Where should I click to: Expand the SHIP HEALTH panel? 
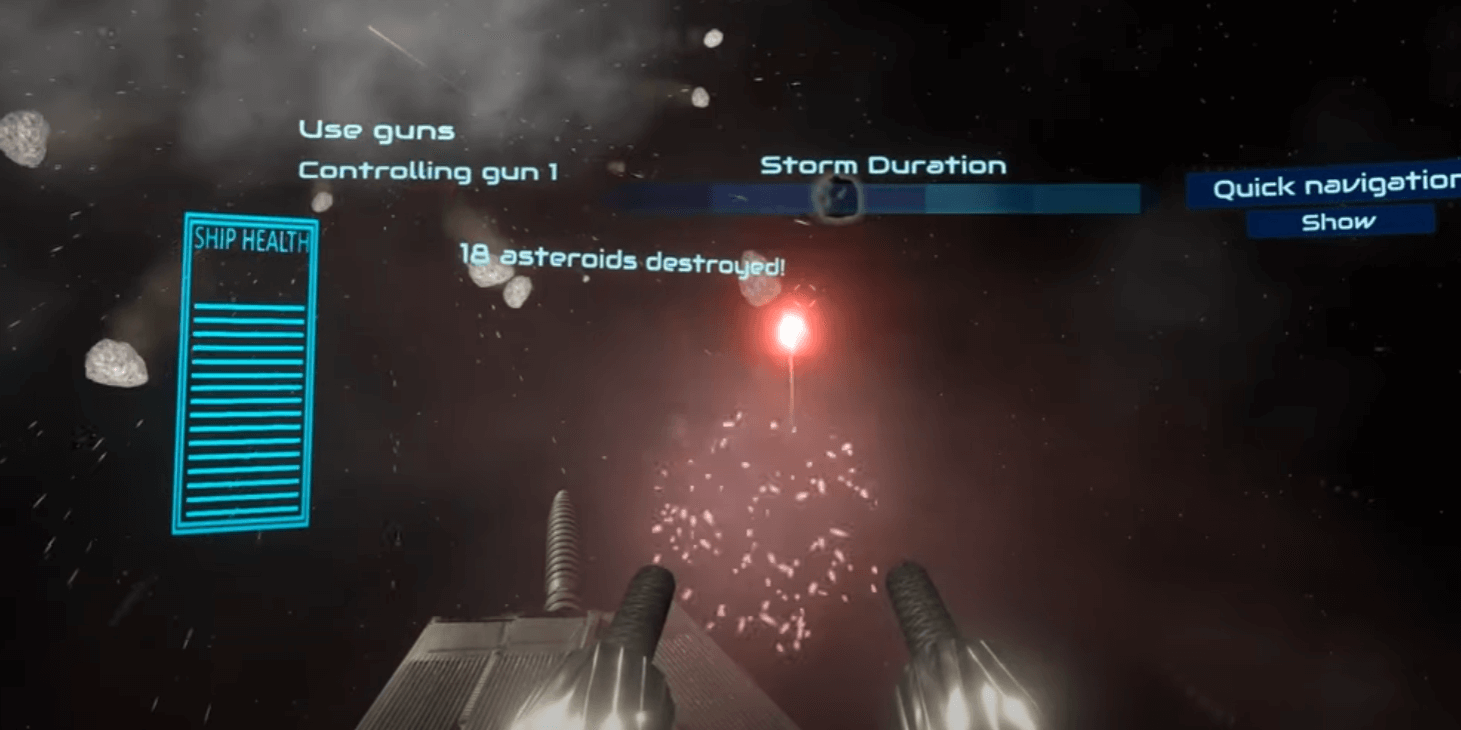(x=247, y=375)
